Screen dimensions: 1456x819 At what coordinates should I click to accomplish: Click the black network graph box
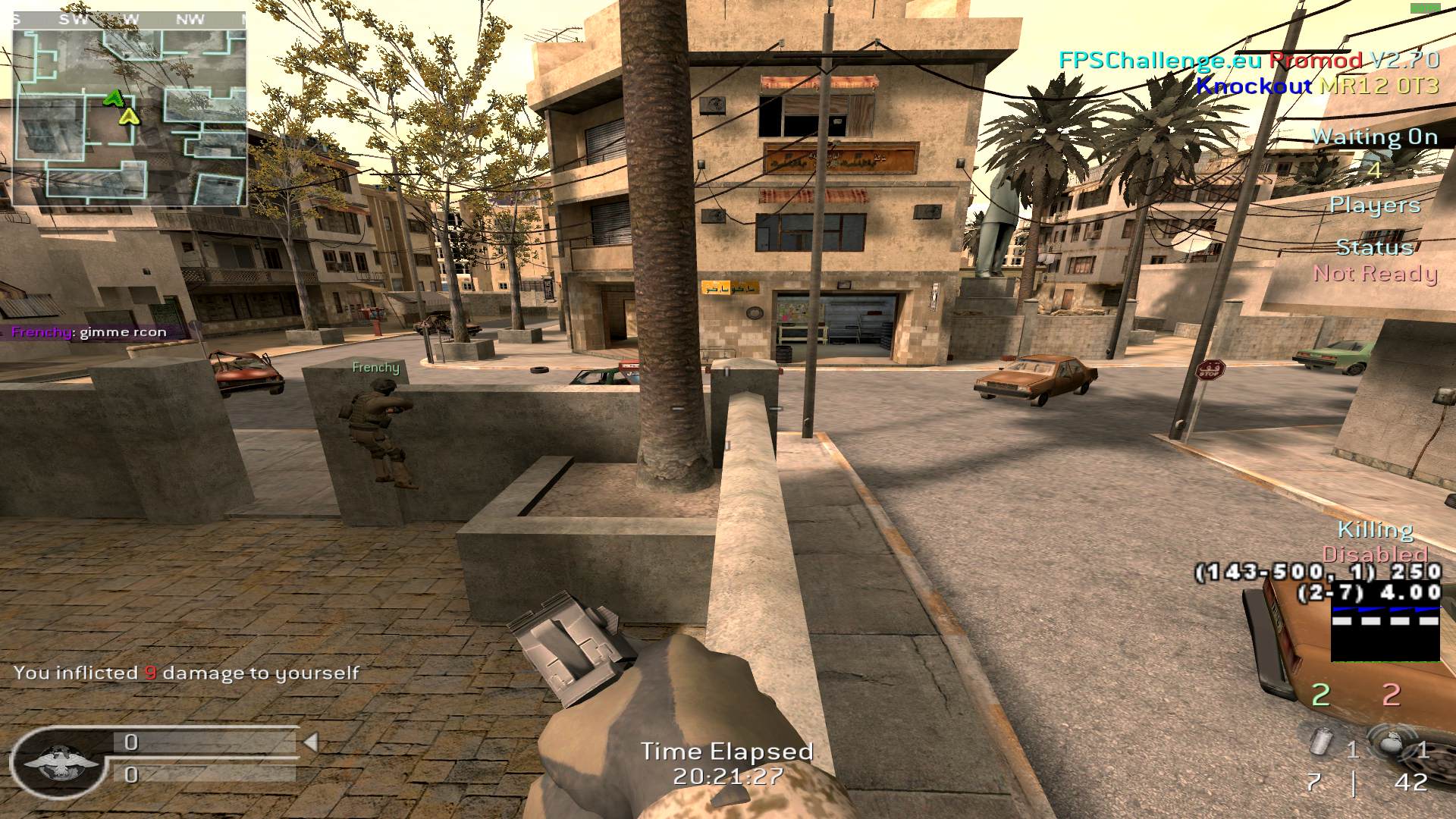pyautogui.click(x=1385, y=633)
